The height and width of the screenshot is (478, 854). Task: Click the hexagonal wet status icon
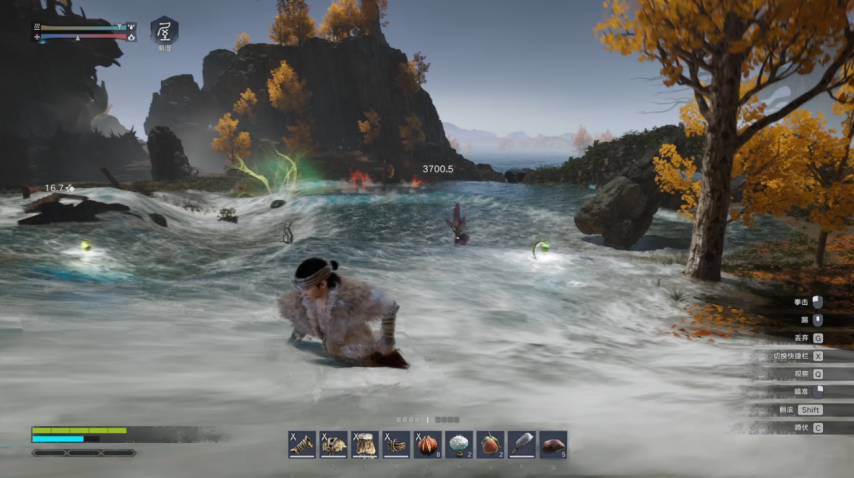pyautogui.click(x=164, y=31)
